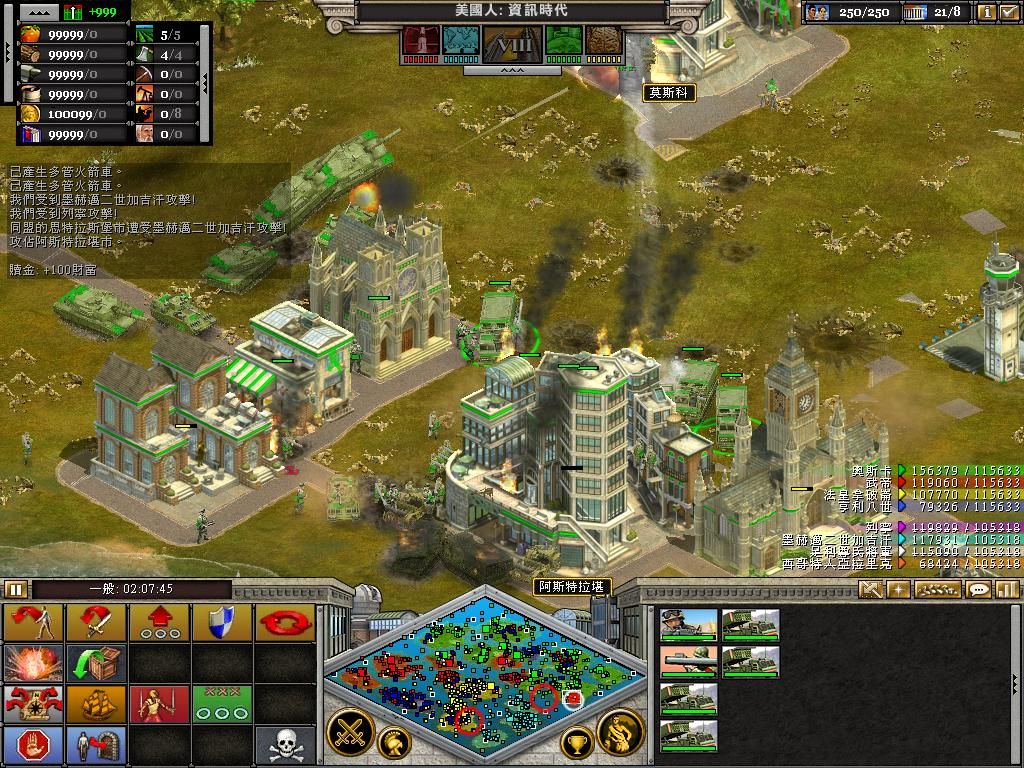Open the info button at top right
1024x768 pixels.
[987, 12]
